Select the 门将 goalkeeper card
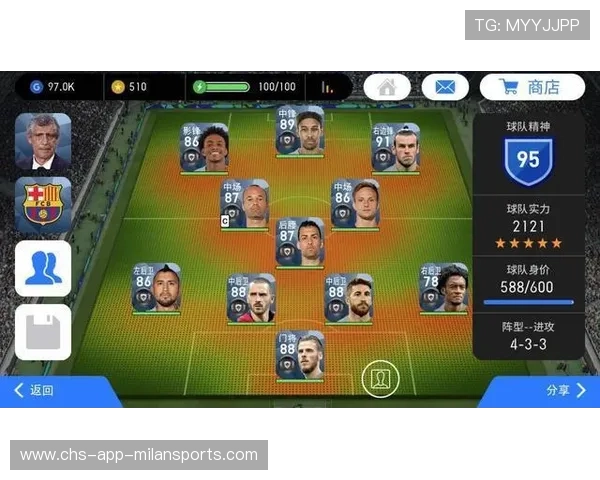Viewport: 600px width, 480px height. pos(300,356)
